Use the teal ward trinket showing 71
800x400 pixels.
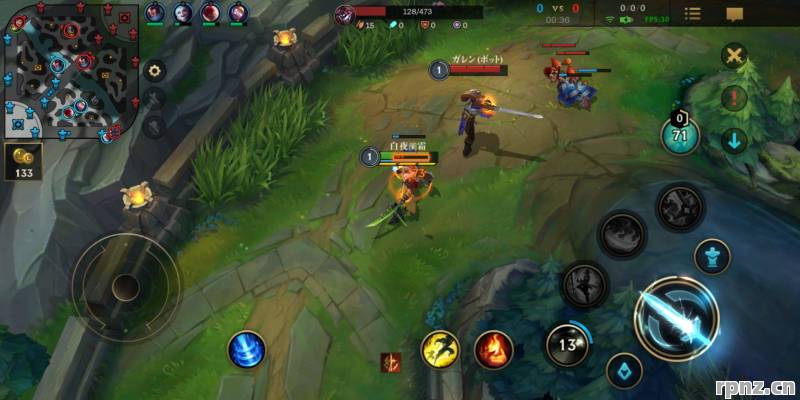[x=681, y=136]
